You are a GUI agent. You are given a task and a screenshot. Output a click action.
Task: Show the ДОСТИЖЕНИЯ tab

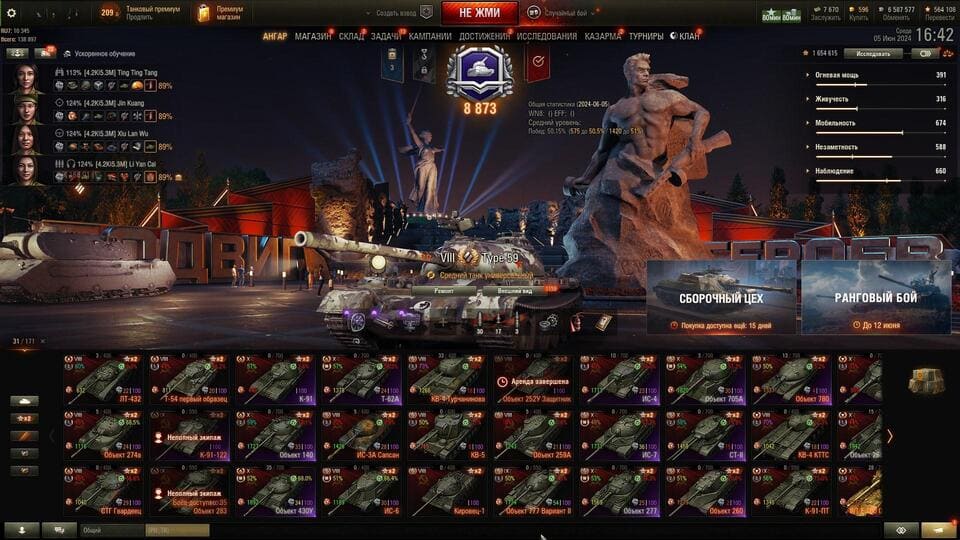pos(484,37)
